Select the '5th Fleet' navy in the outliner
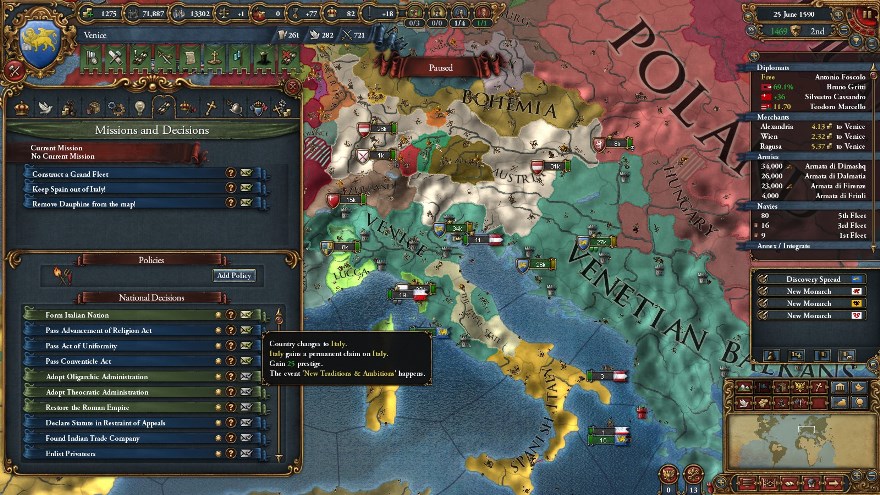880x495 pixels. point(808,215)
